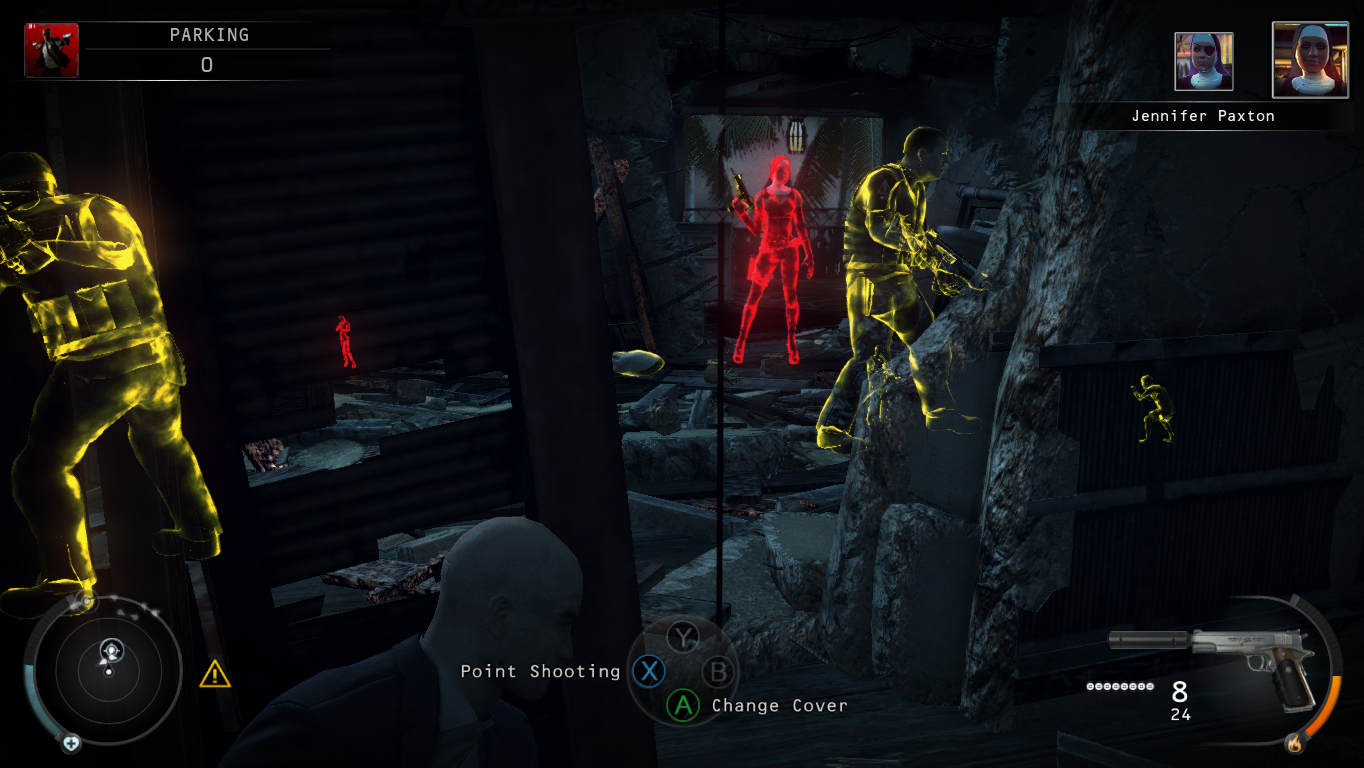Select the left nun disguise portrait
Image resolution: width=1364 pixels, height=768 pixels.
[x=1203, y=61]
